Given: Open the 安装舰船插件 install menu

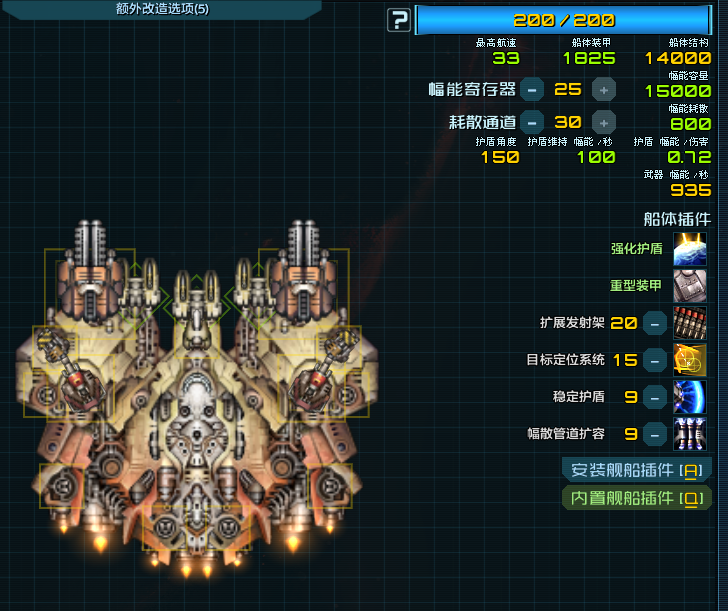Looking at the screenshot, I should (636, 470).
